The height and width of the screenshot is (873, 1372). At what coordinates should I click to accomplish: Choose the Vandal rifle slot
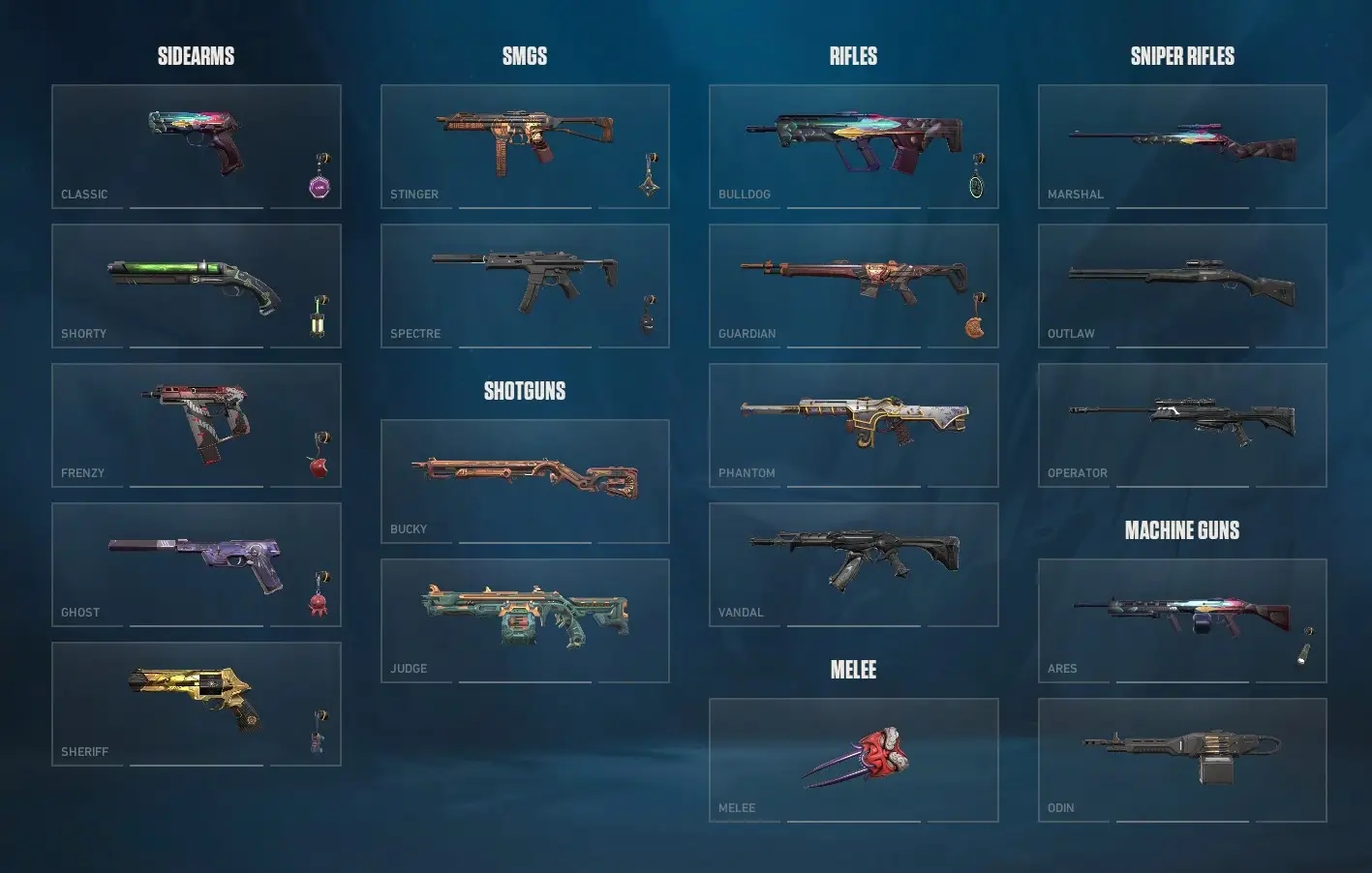(x=853, y=563)
